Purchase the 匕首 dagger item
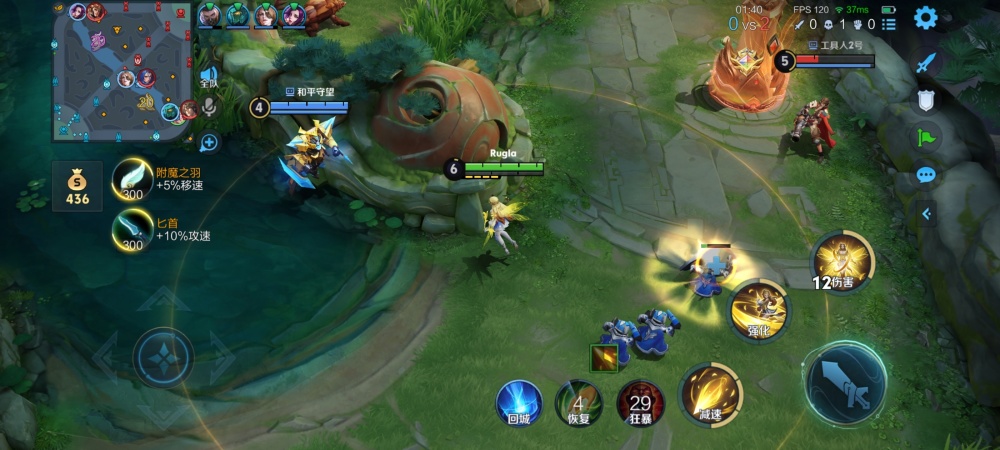Viewport: 1000px width, 450px height. click(131, 228)
